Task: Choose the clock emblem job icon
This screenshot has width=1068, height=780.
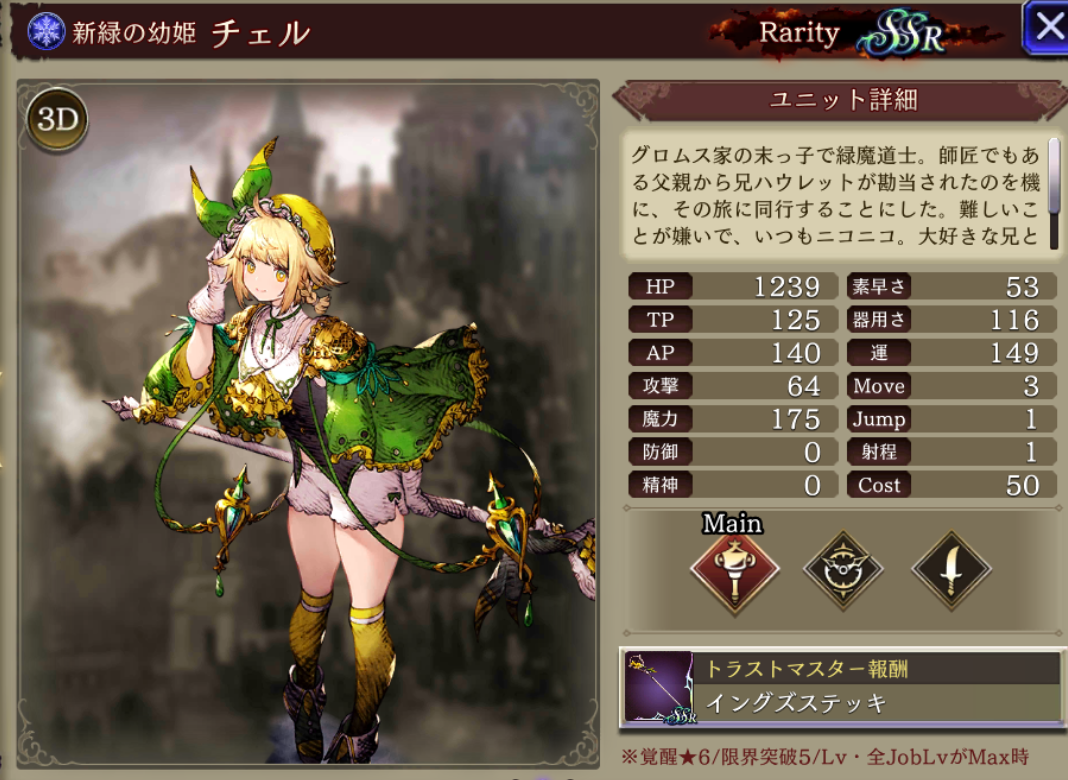Action: 843,571
